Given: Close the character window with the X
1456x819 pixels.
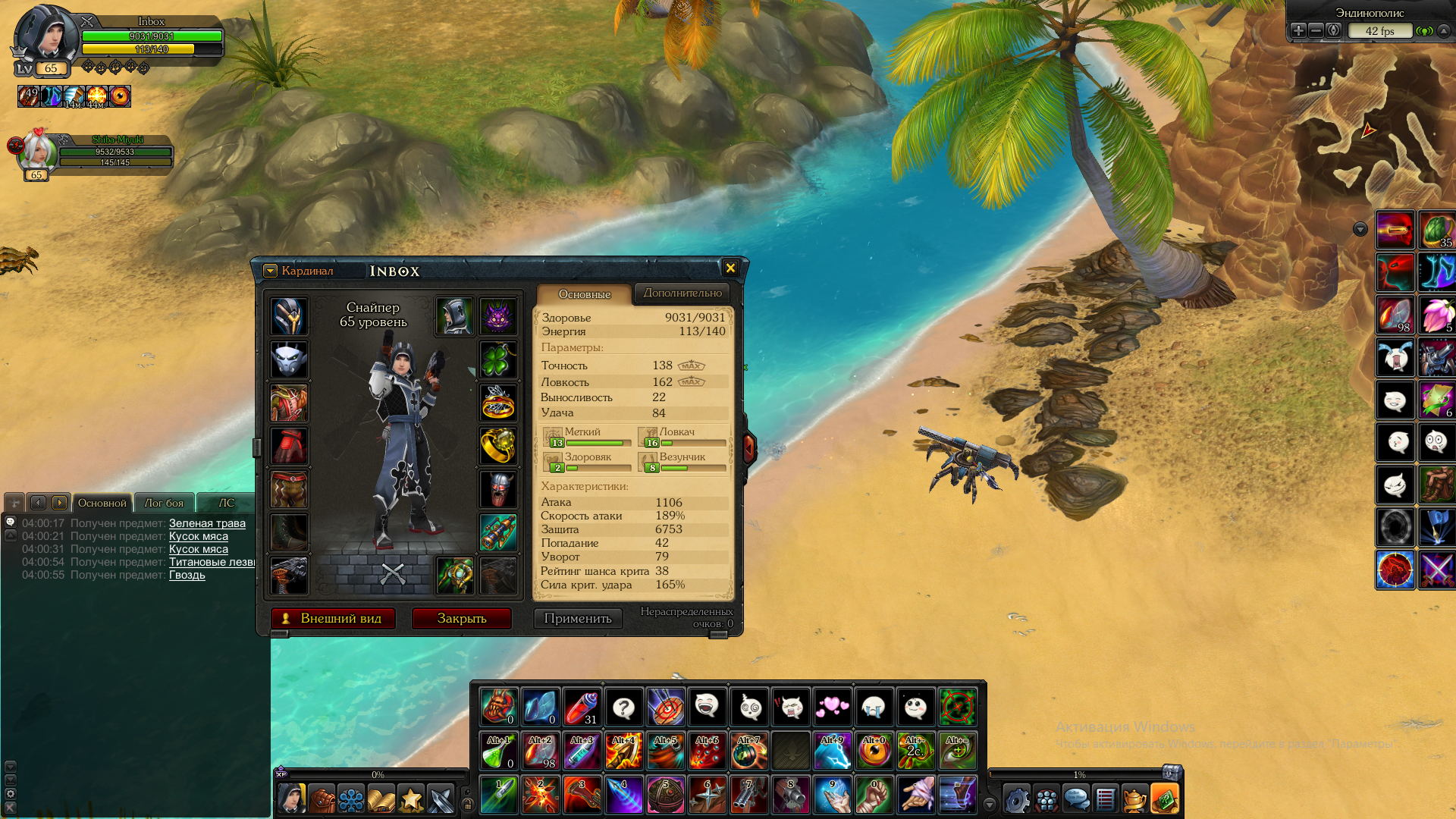Looking at the screenshot, I should click(730, 268).
